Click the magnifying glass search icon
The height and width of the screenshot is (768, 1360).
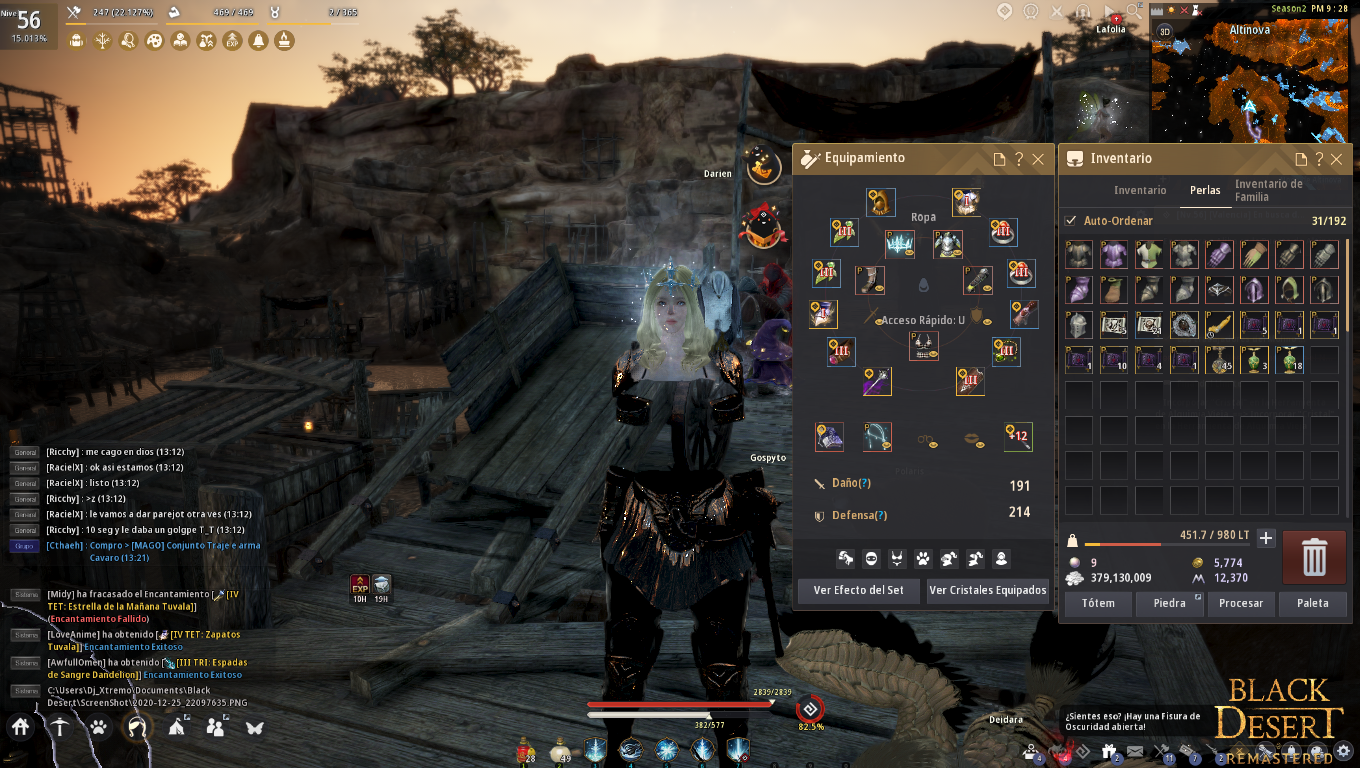pos(1134,11)
